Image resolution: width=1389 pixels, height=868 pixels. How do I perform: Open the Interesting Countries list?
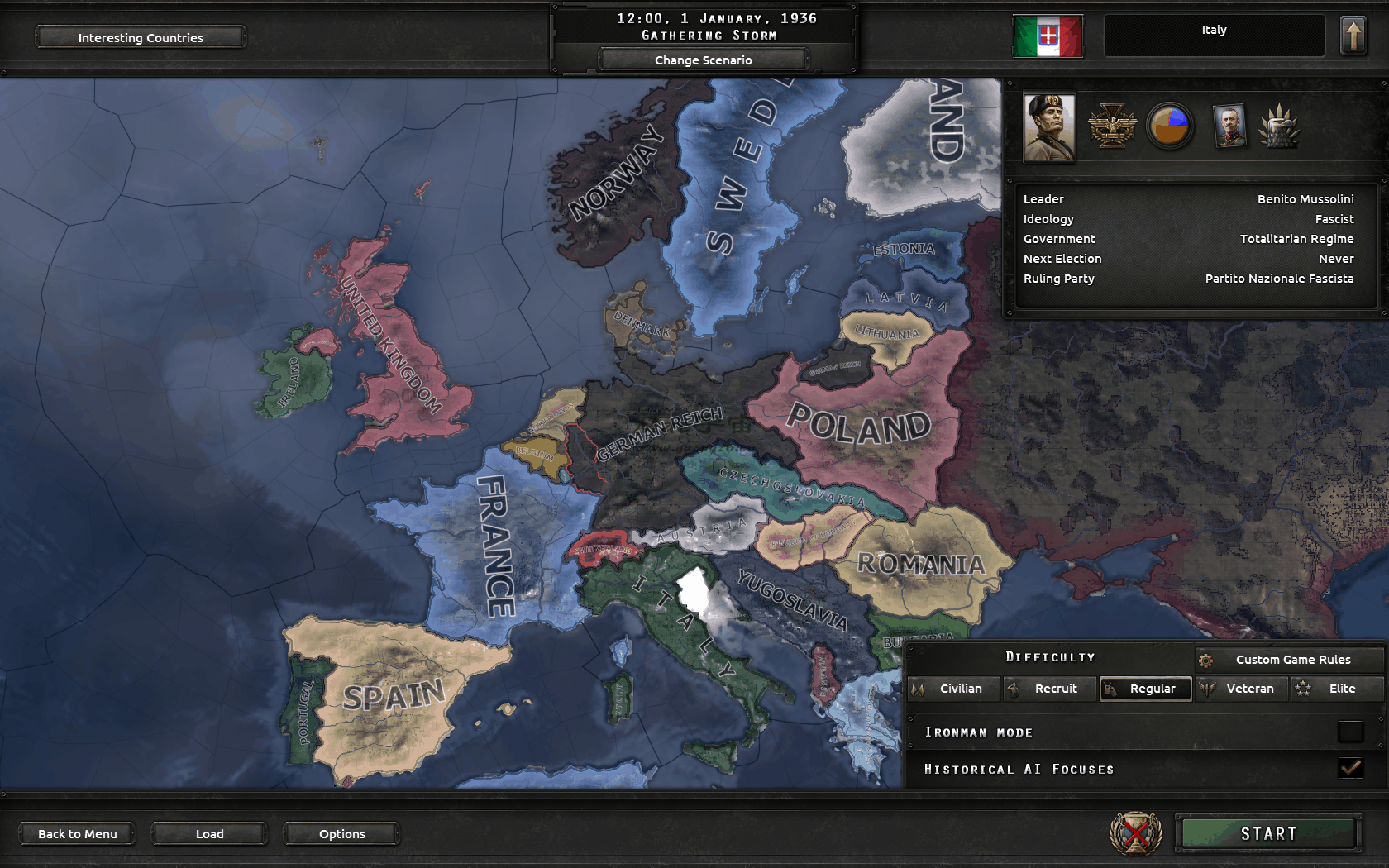[x=140, y=37]
